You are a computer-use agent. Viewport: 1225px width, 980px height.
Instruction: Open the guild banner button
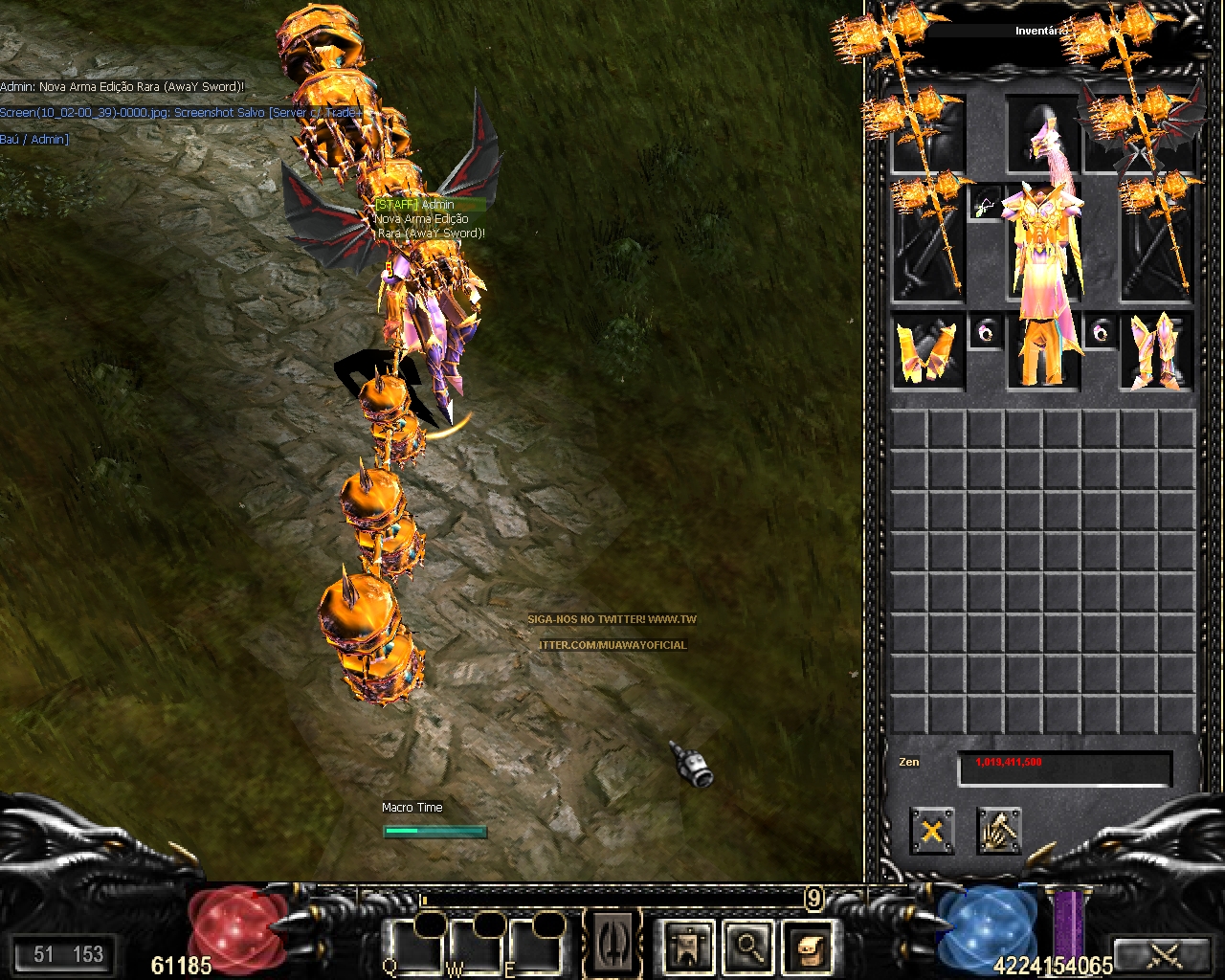point(688,947)
